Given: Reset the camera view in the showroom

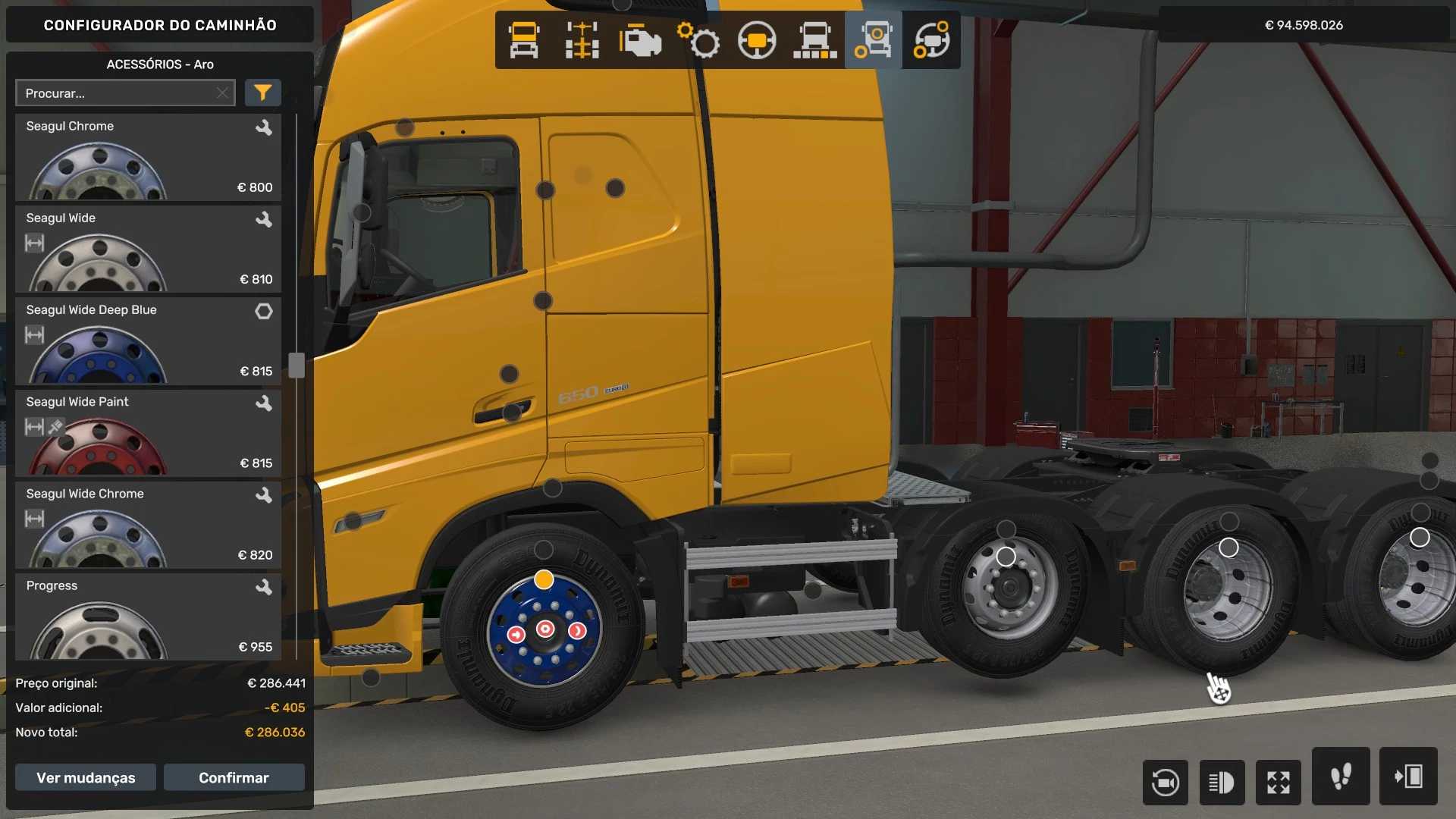Looking at the screenshot, I should coord(1165,782).
